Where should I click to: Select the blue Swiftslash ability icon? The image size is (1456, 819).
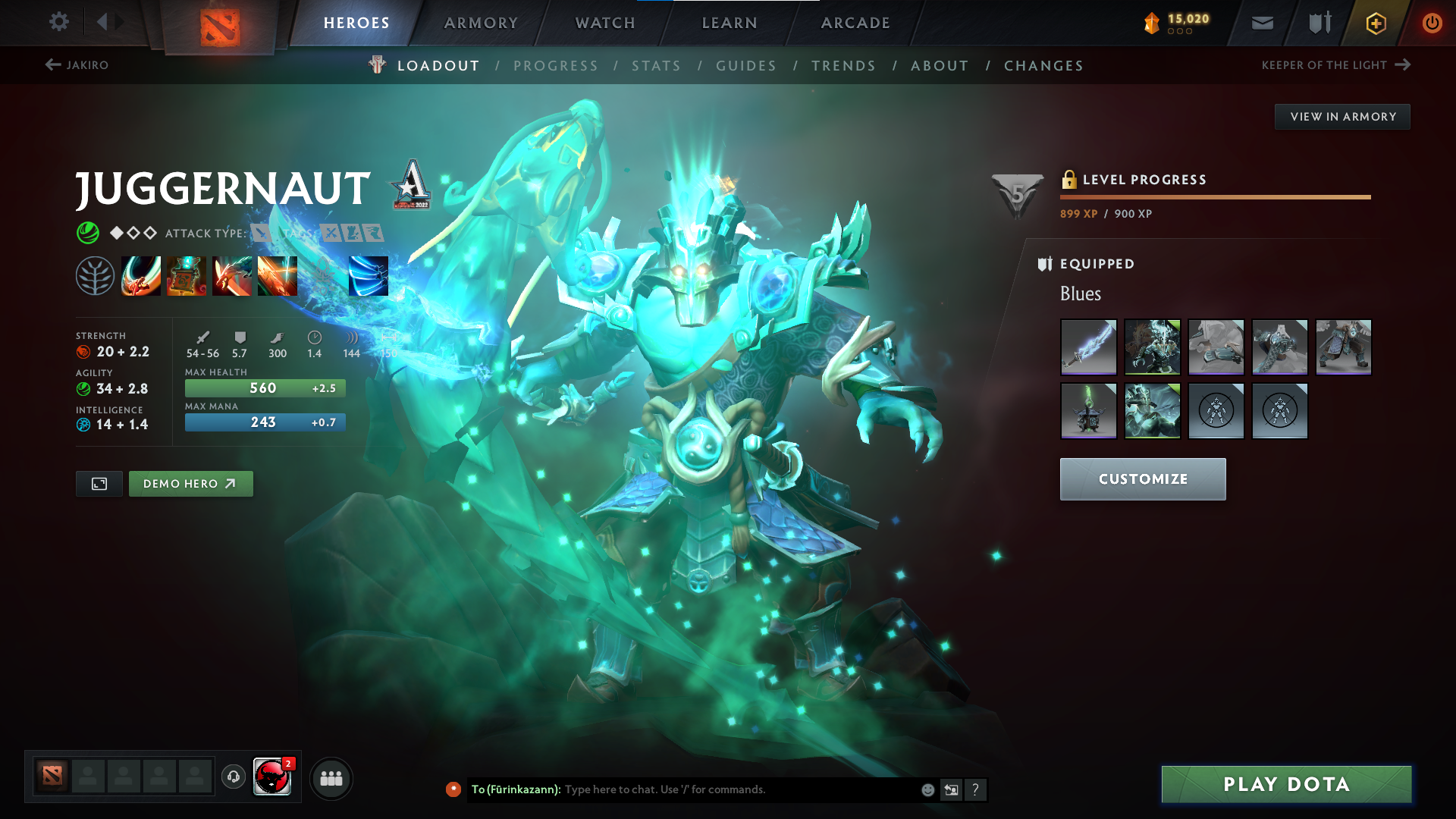[368, 276]
